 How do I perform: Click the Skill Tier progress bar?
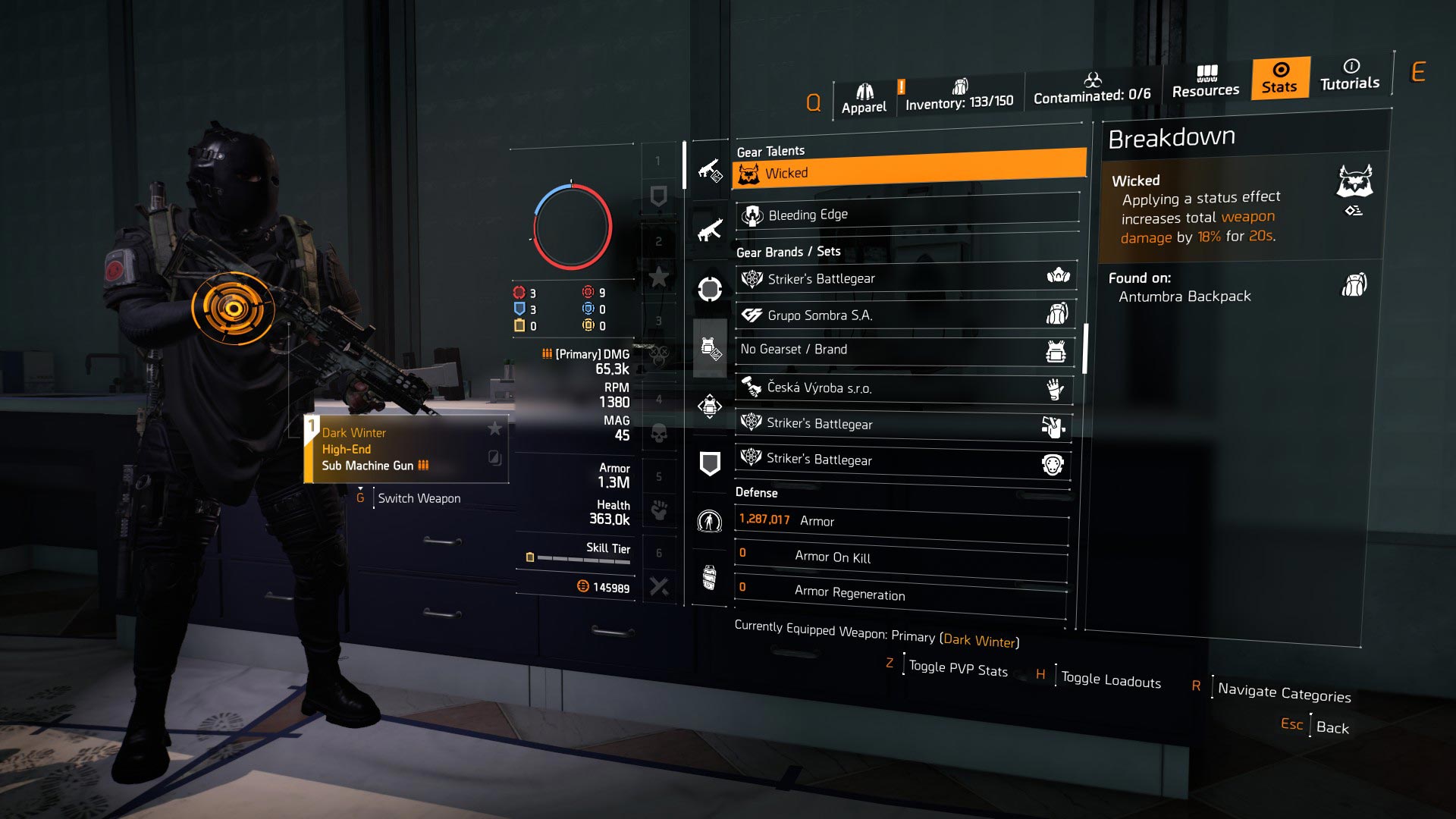click(584, 557)
